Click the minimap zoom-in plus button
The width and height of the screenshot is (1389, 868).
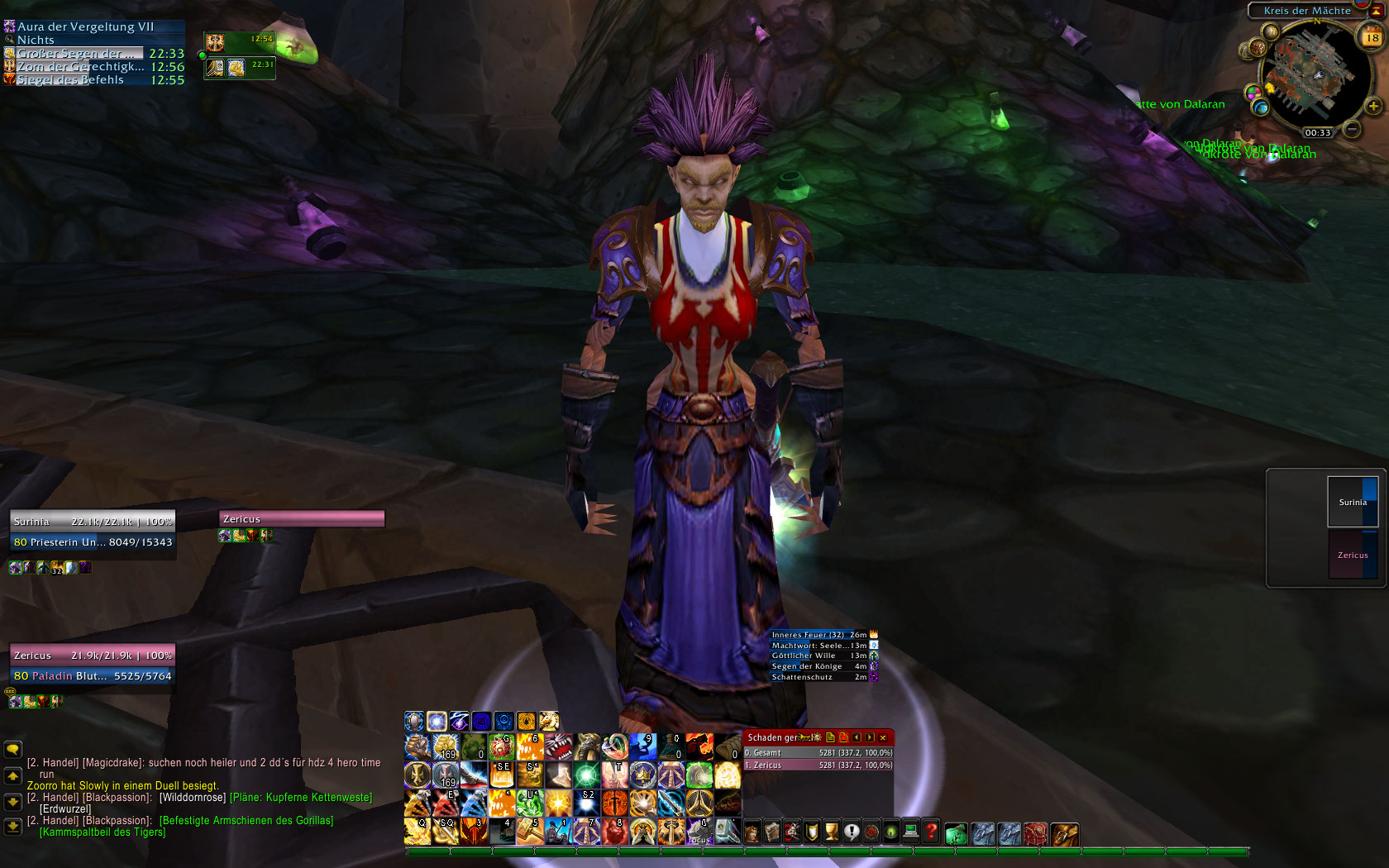(1372, 106)
